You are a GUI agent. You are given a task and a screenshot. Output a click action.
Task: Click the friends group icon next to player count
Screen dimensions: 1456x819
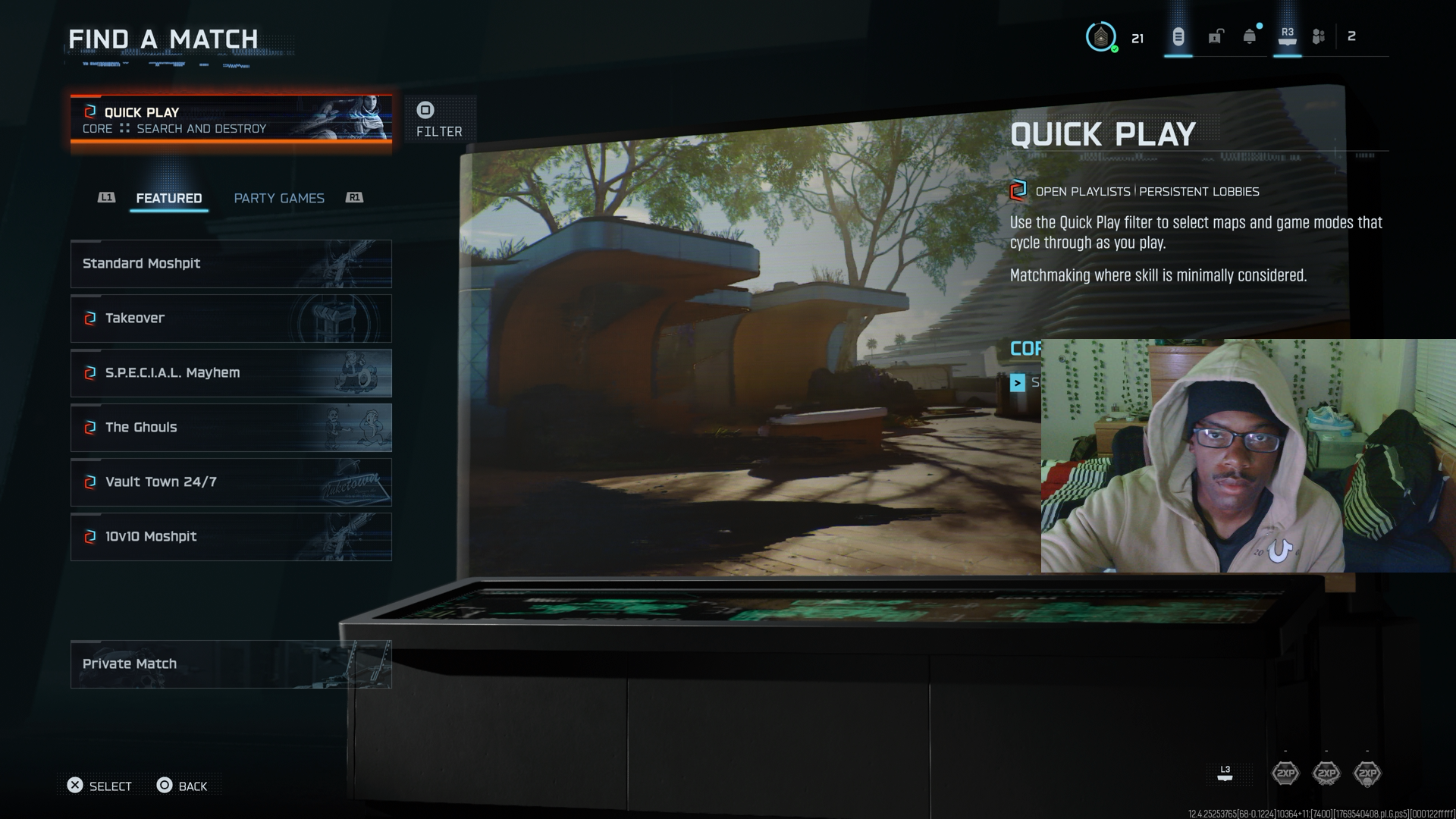[x=1317, y=35]
